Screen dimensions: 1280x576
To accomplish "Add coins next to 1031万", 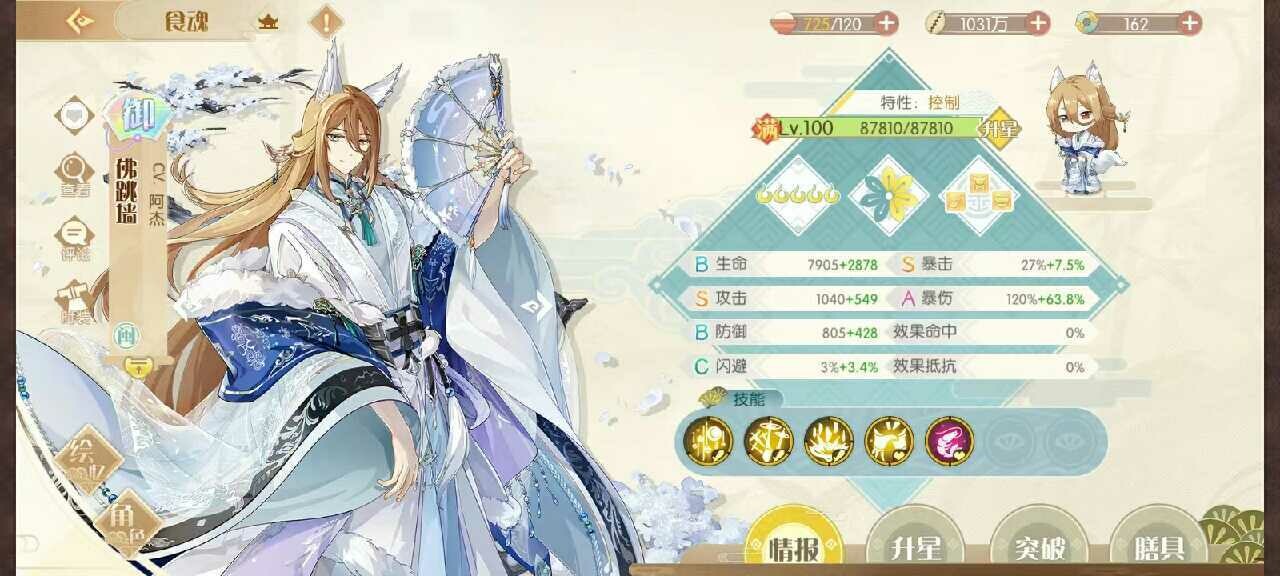I will point(1038,23).
